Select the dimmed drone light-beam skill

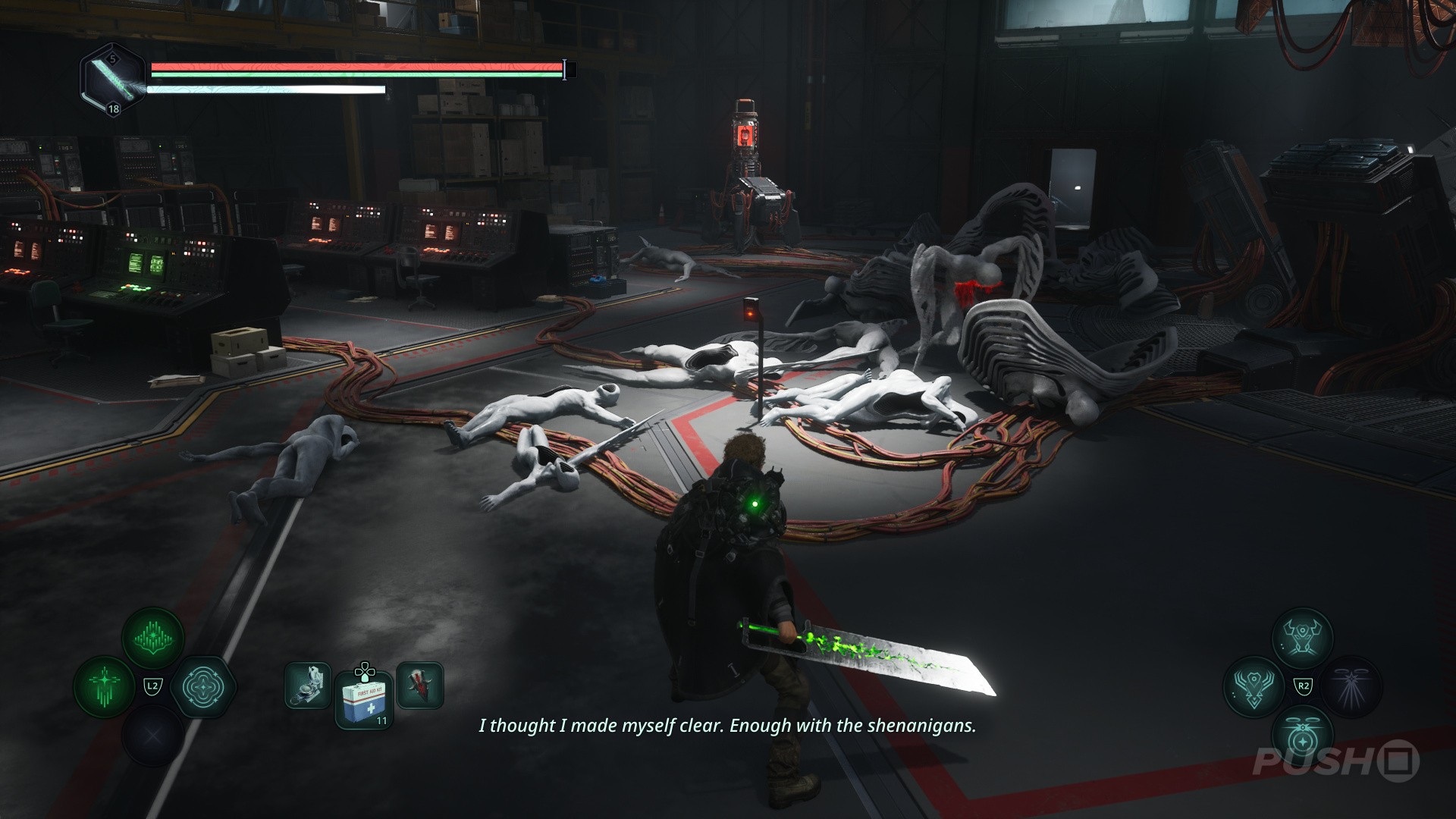1351,687
